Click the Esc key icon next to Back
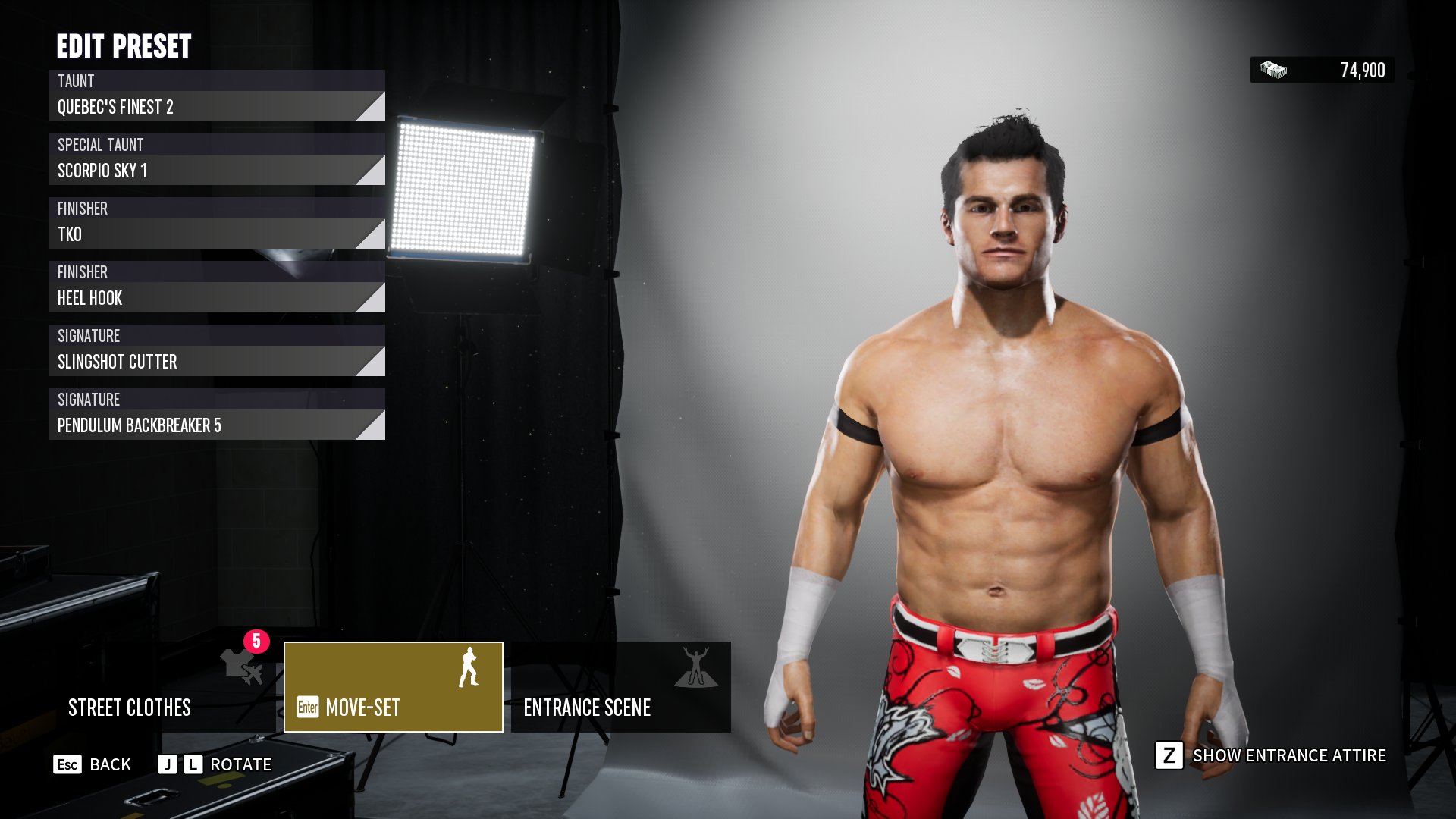 pyautogui.click(x=68, y=764)
